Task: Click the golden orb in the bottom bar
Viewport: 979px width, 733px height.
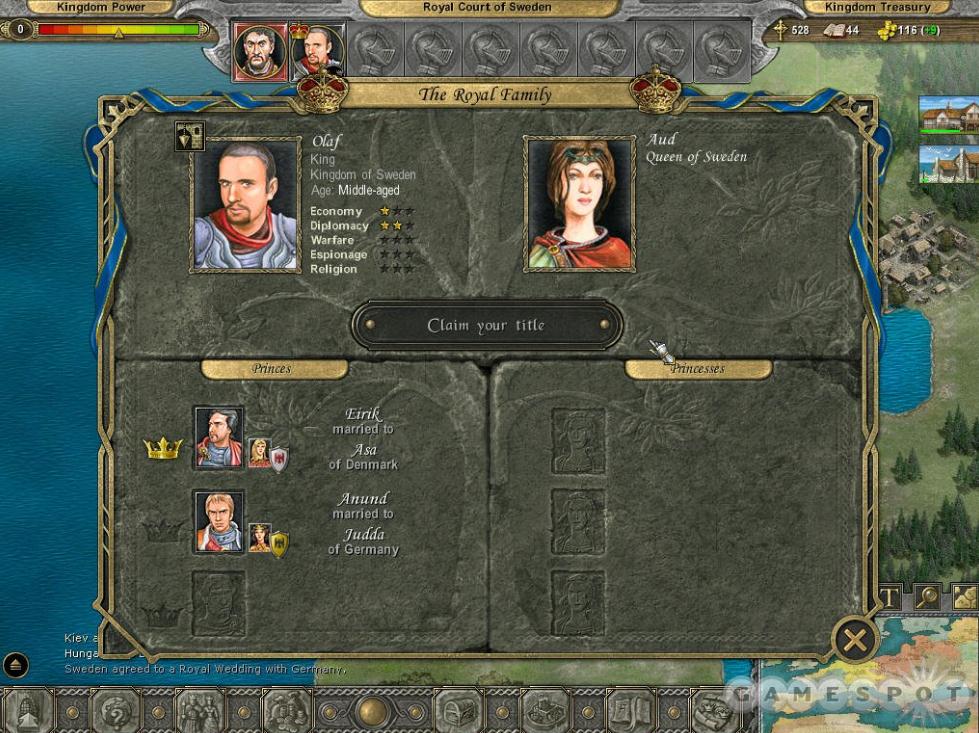Action: point(373,711)
